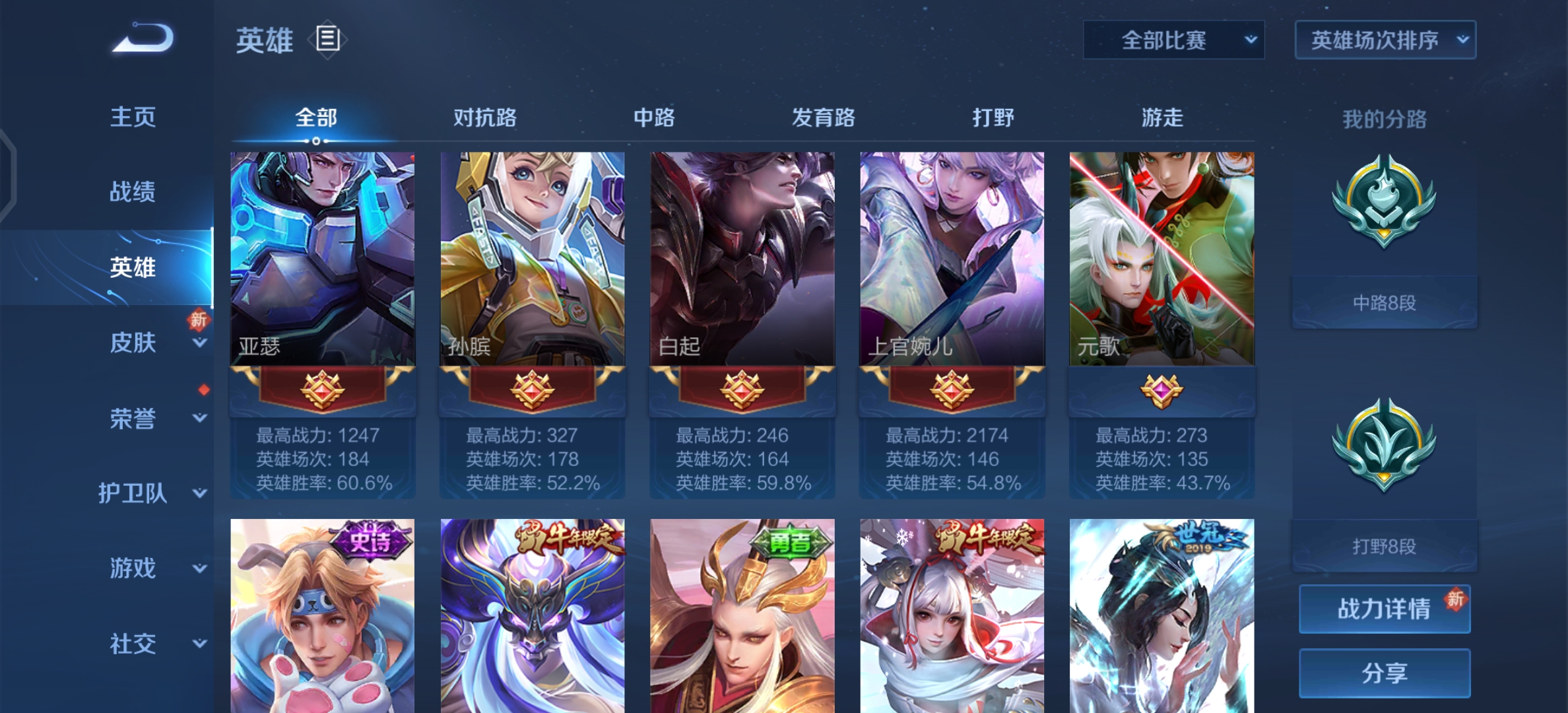
Task: Open the 上官婉儿 hero card
Action: pyautogui.click(x=951, y=257)
